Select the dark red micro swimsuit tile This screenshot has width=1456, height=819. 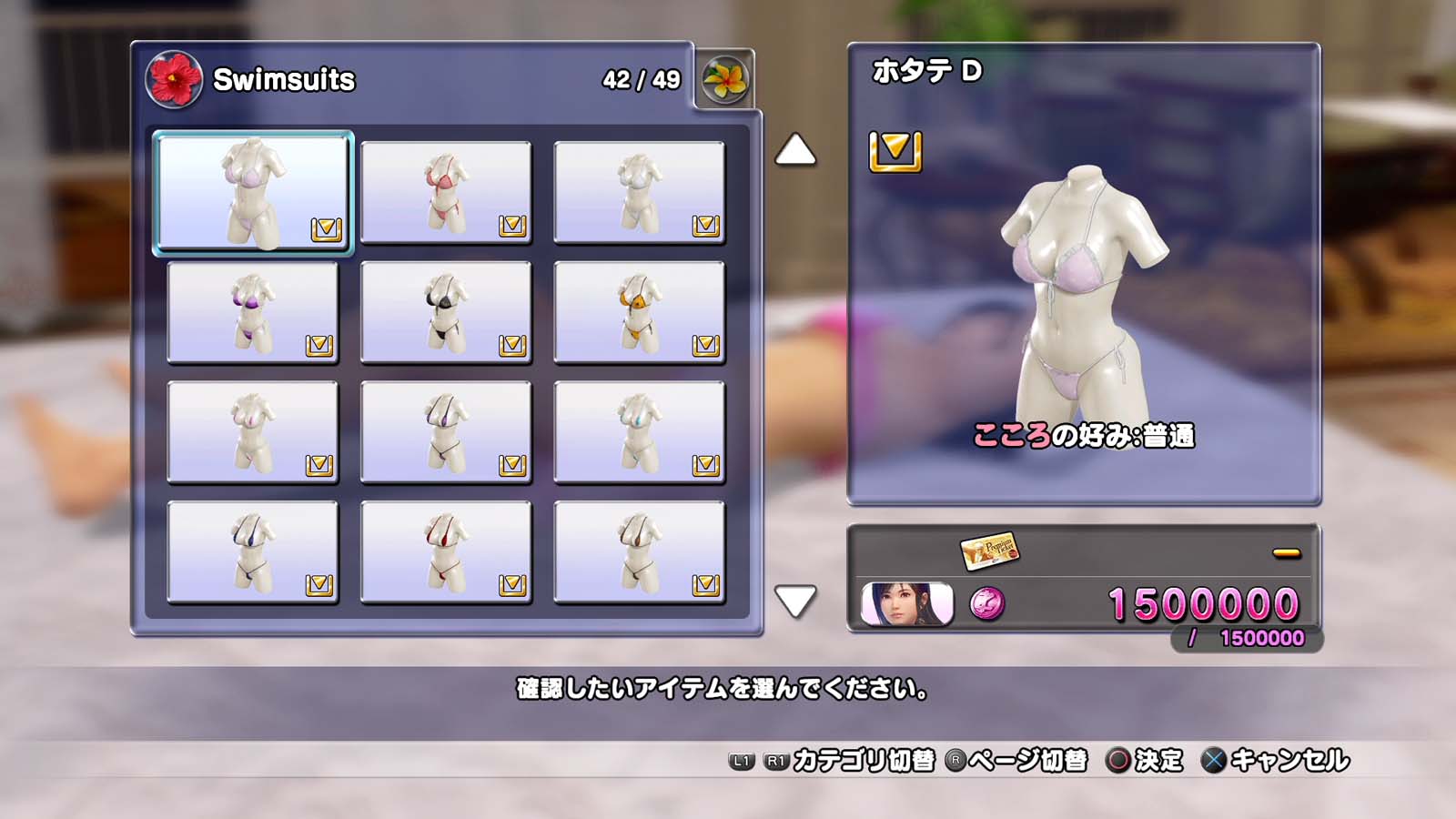click(446, 552)
